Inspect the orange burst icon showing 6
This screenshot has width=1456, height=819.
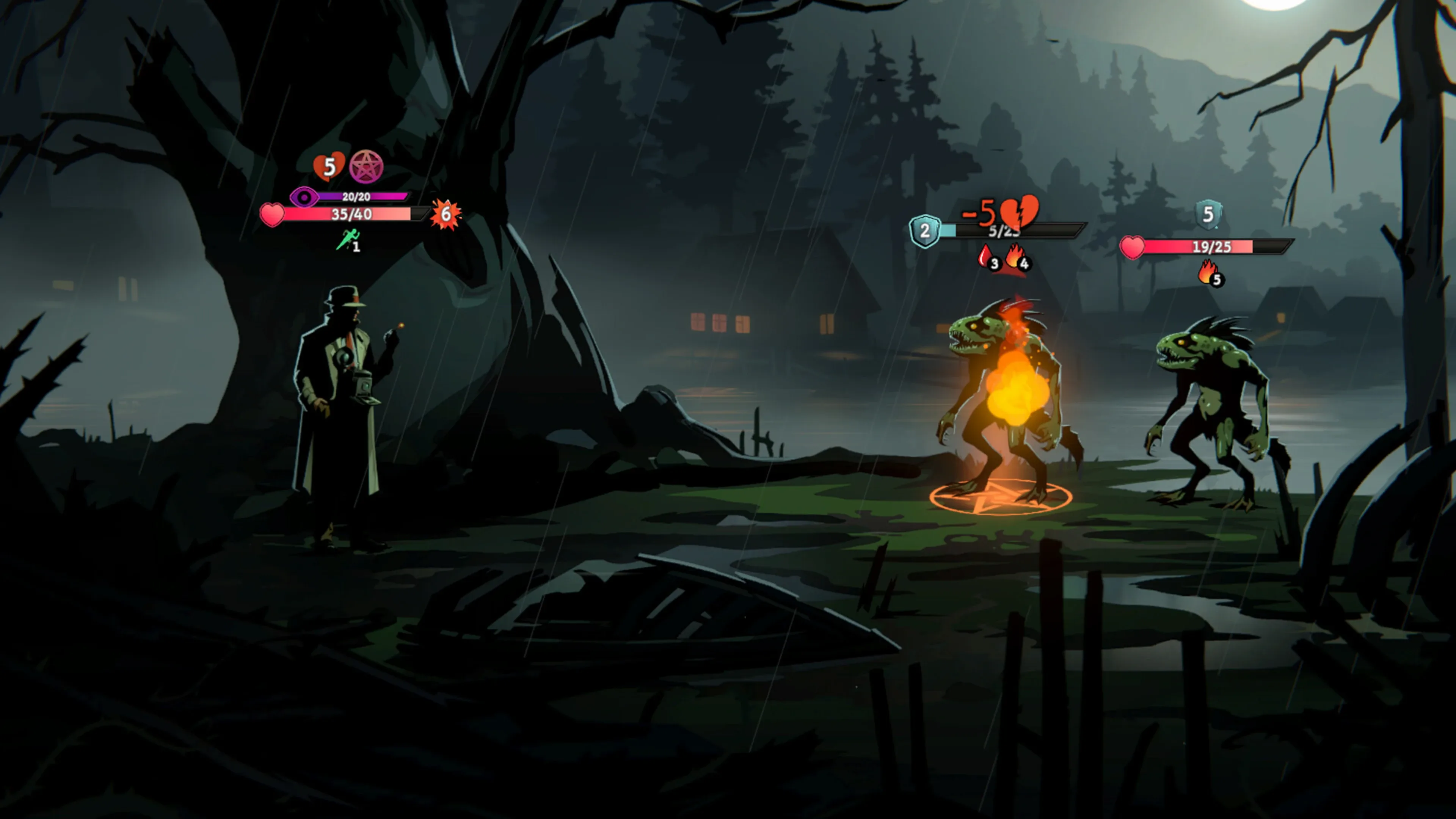pos(446,214)
